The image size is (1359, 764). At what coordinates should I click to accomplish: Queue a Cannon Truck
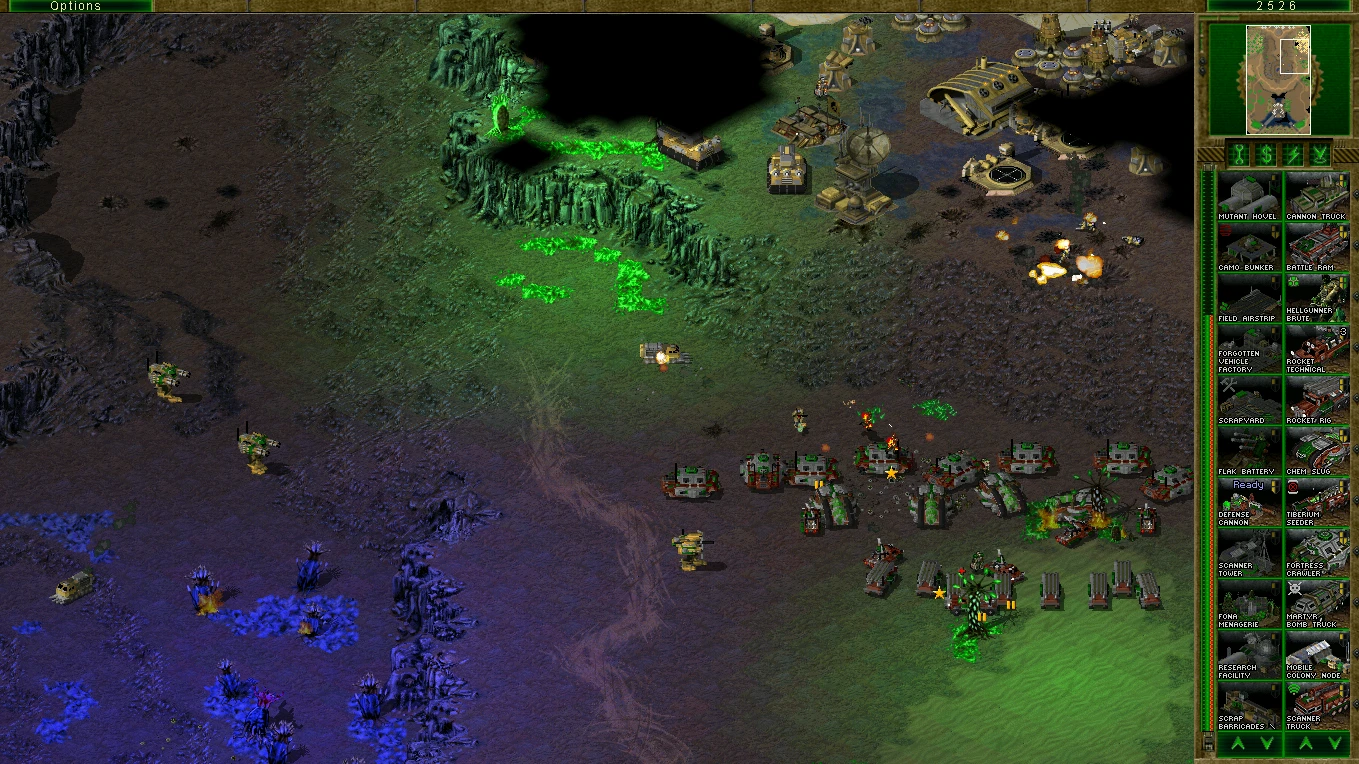click(x=1316, y=196)
